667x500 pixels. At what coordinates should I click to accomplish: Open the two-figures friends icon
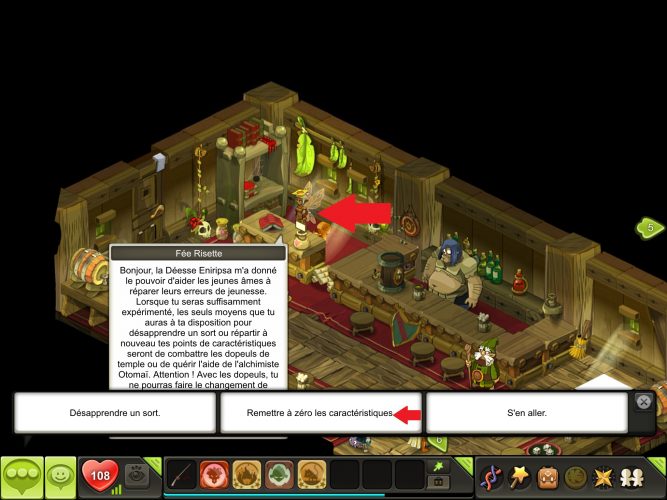632,476
